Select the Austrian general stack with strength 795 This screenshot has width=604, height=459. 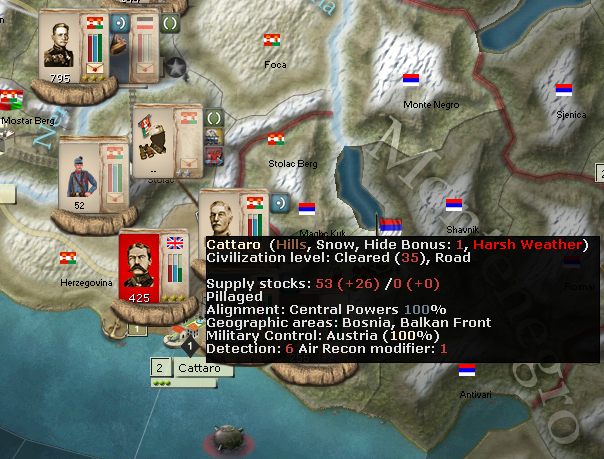point(66,47)
